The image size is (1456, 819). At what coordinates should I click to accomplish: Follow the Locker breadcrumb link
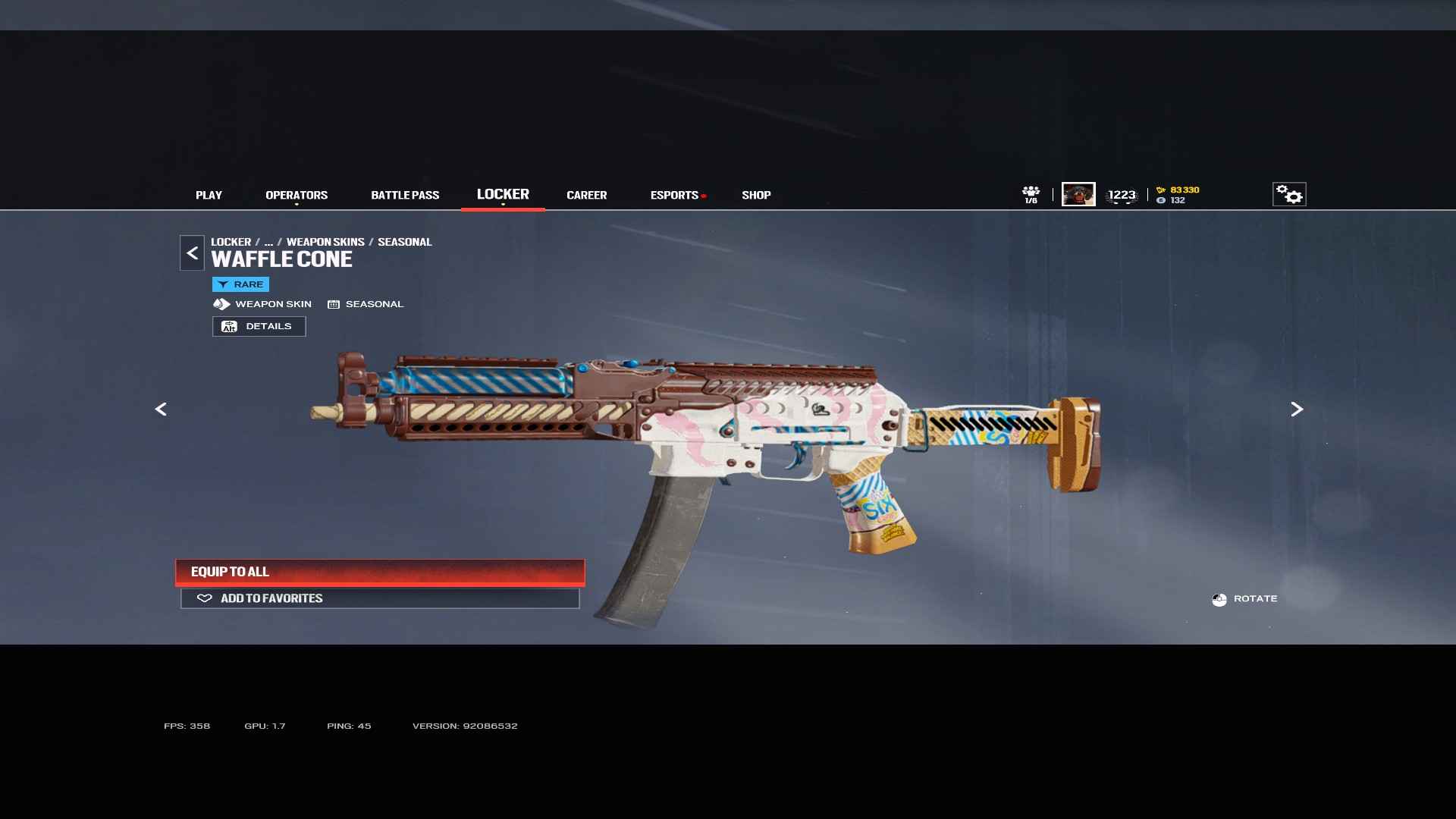coord(231,242)
